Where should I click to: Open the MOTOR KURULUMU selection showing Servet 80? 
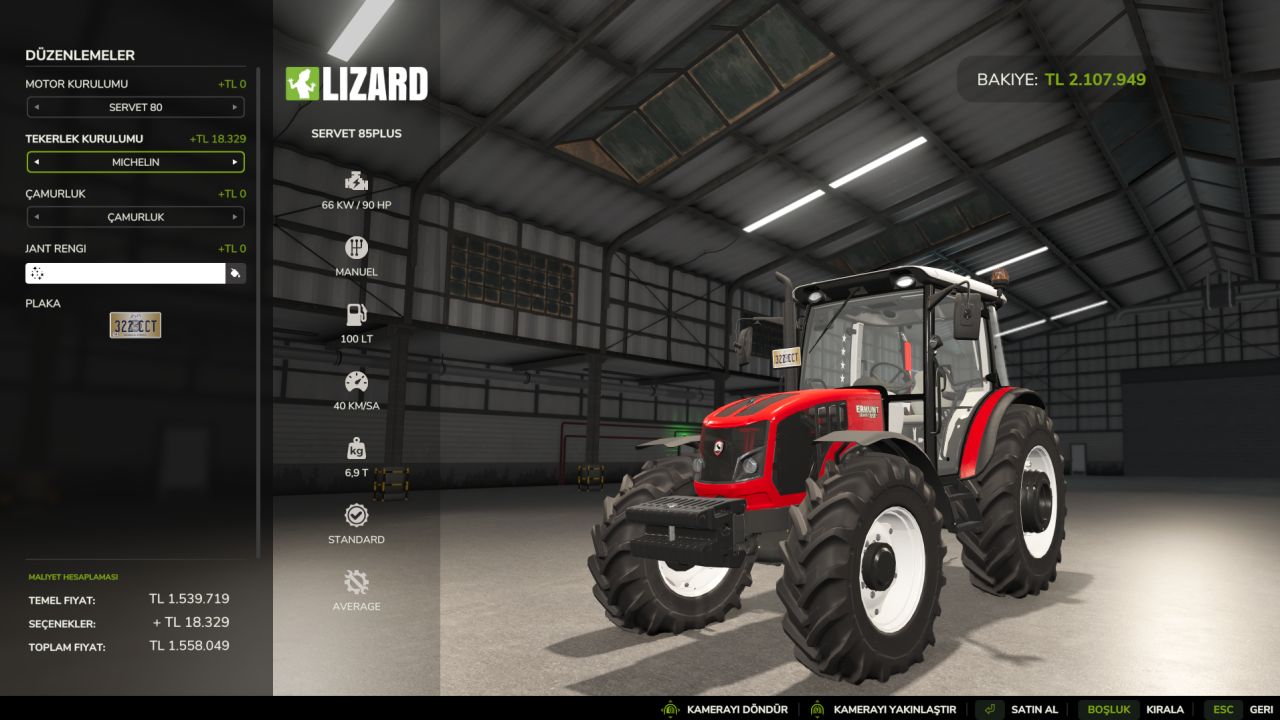pyautogui.click(x=135, y=107)
